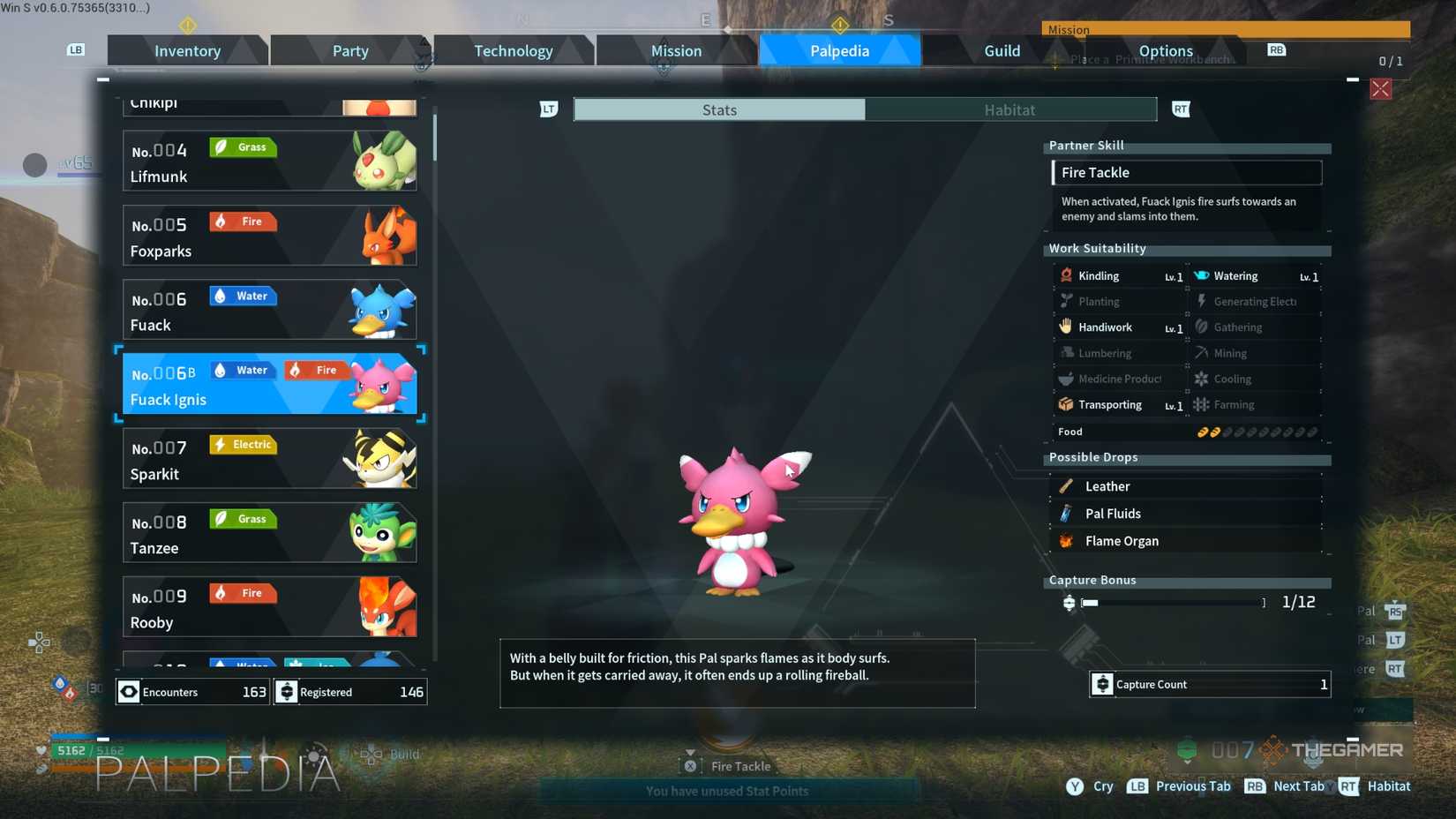1456x819 pixels.
Task: Select the Flame Organ icon under Possible Drops
Action: pos(1065,540)
